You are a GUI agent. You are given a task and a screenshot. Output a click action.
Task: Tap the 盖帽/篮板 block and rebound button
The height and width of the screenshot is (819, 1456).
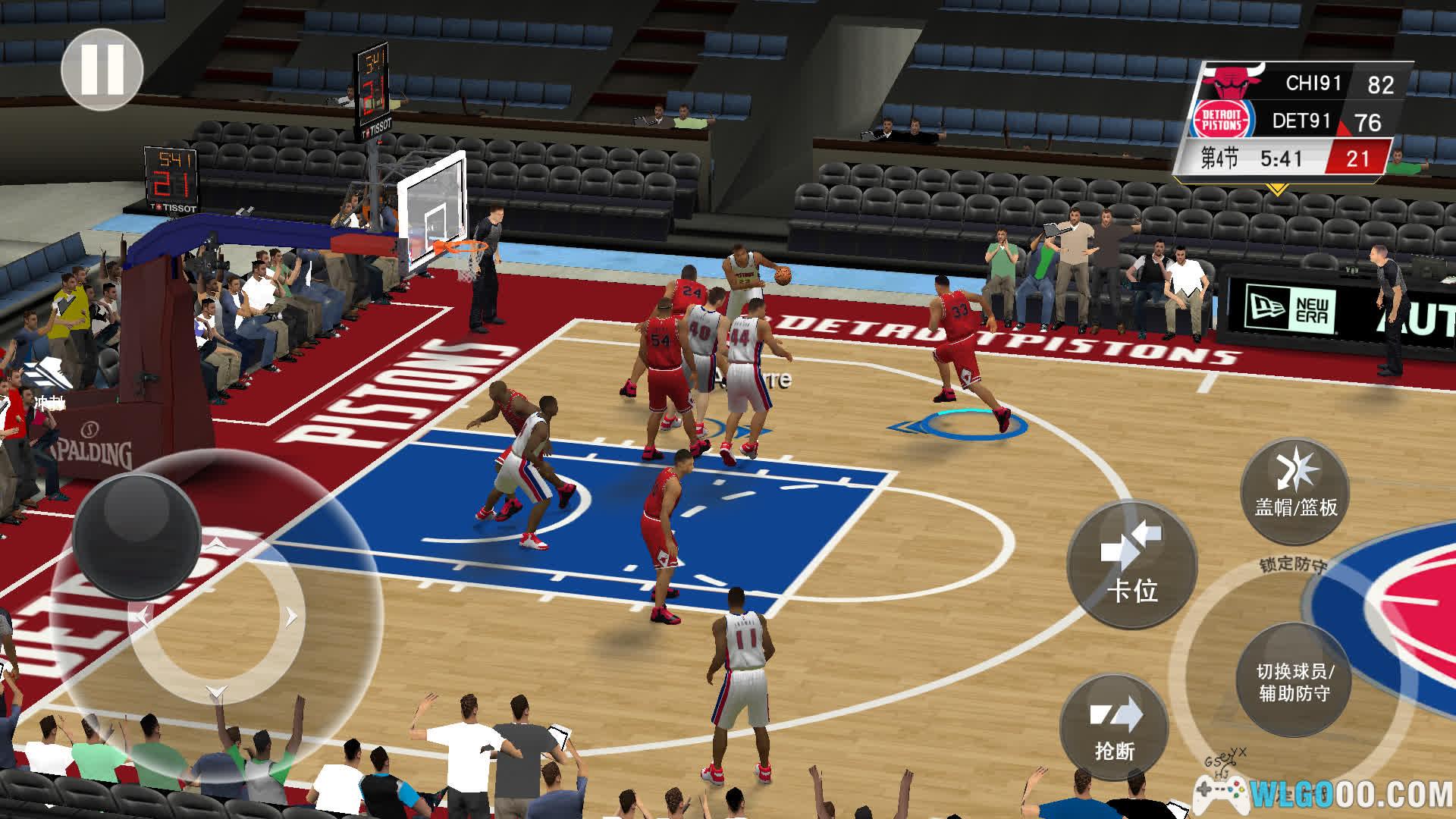click(x=1295, y=490)
